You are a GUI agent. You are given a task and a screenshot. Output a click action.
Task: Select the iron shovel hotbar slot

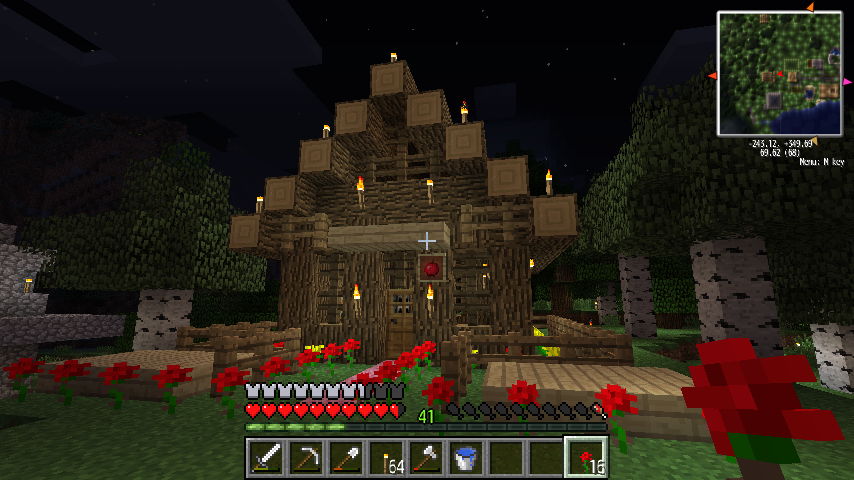tap(345, 457)
